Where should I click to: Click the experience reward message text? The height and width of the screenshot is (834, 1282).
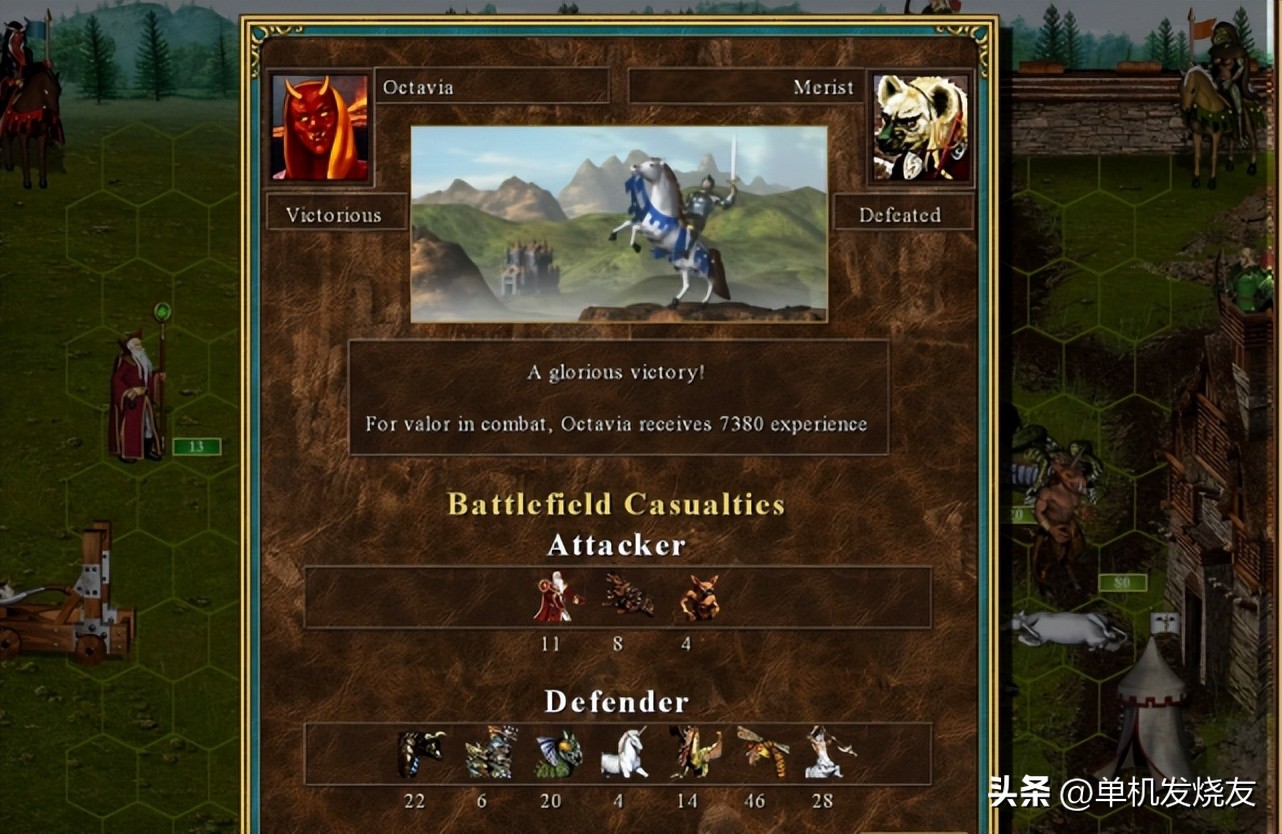tap(618, 423)
